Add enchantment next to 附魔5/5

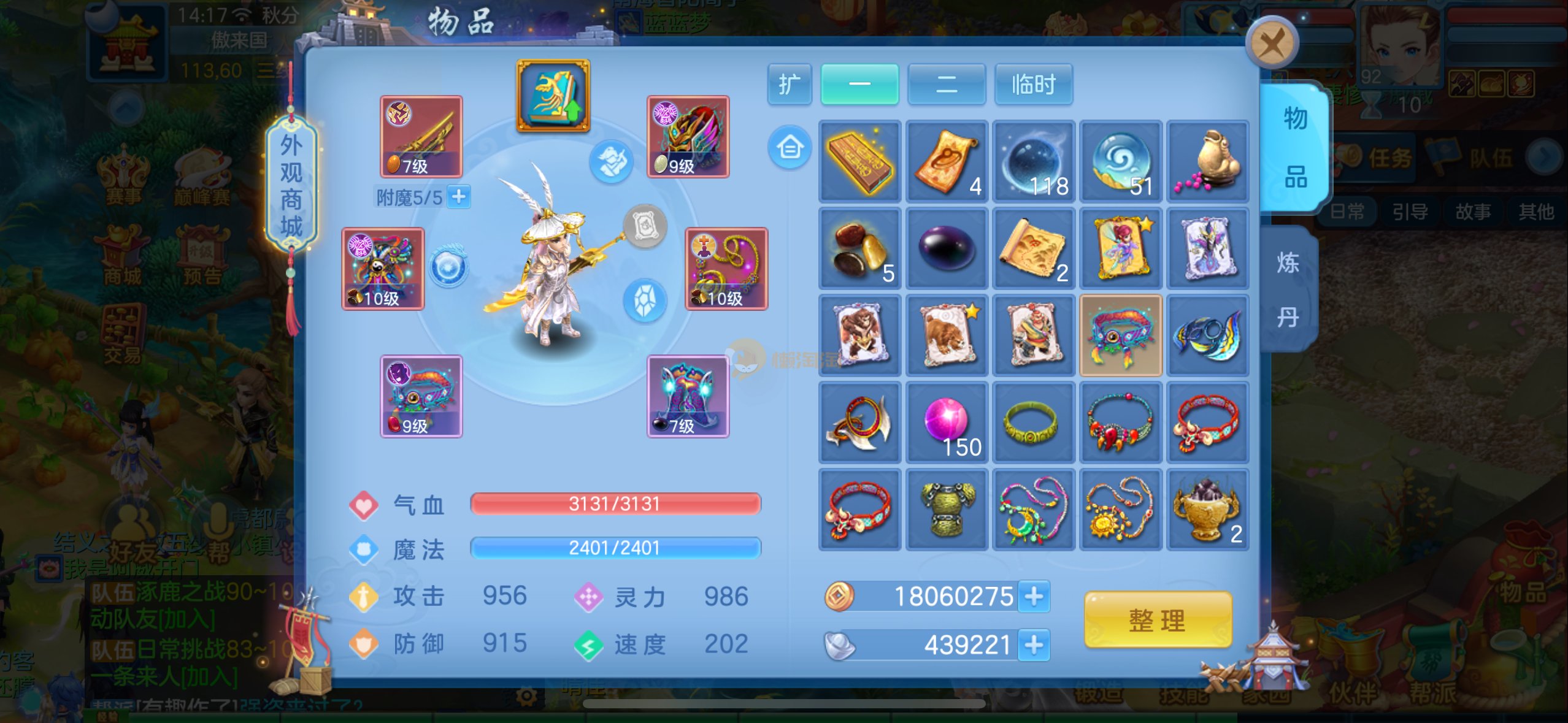[458, 197]
